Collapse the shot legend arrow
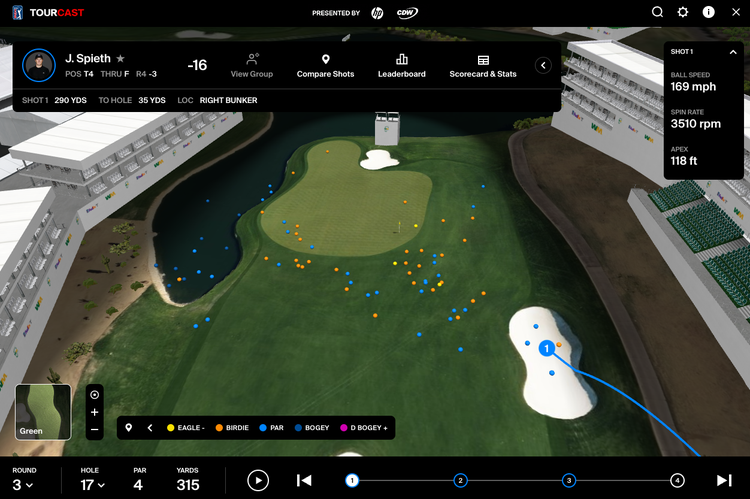Screen dimensions: 750x499 tap(150, 428)
